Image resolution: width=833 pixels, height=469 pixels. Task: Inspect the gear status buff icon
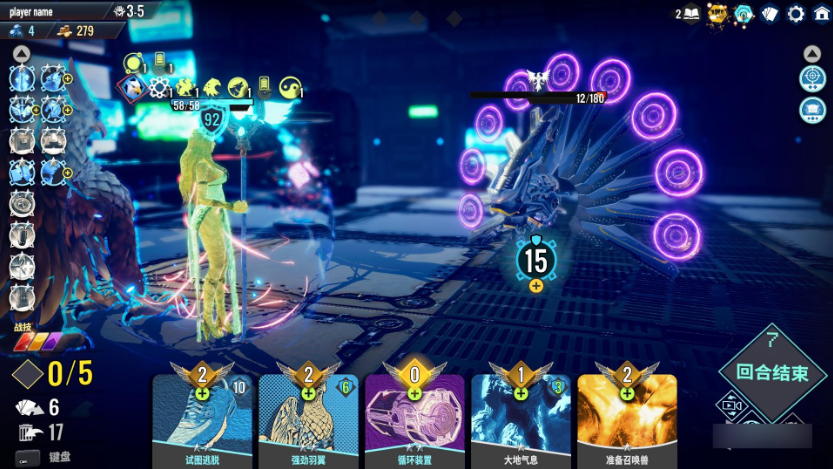tap(159, 87)
